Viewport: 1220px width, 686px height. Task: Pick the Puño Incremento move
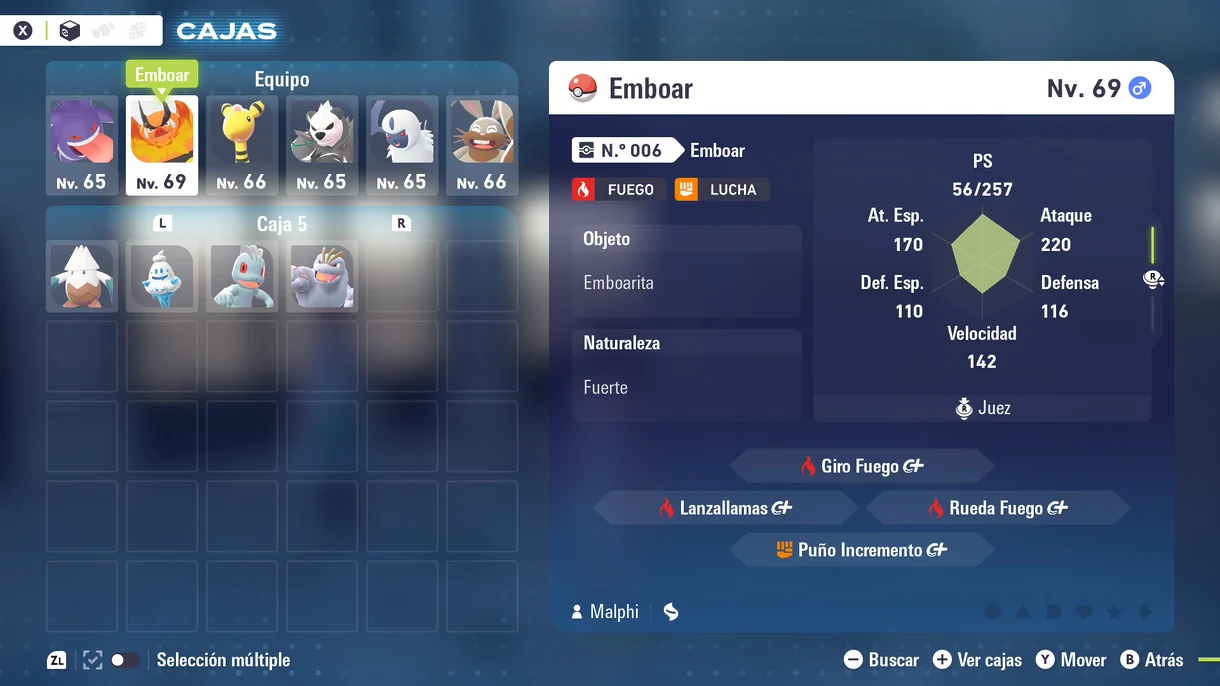point(861,550)
